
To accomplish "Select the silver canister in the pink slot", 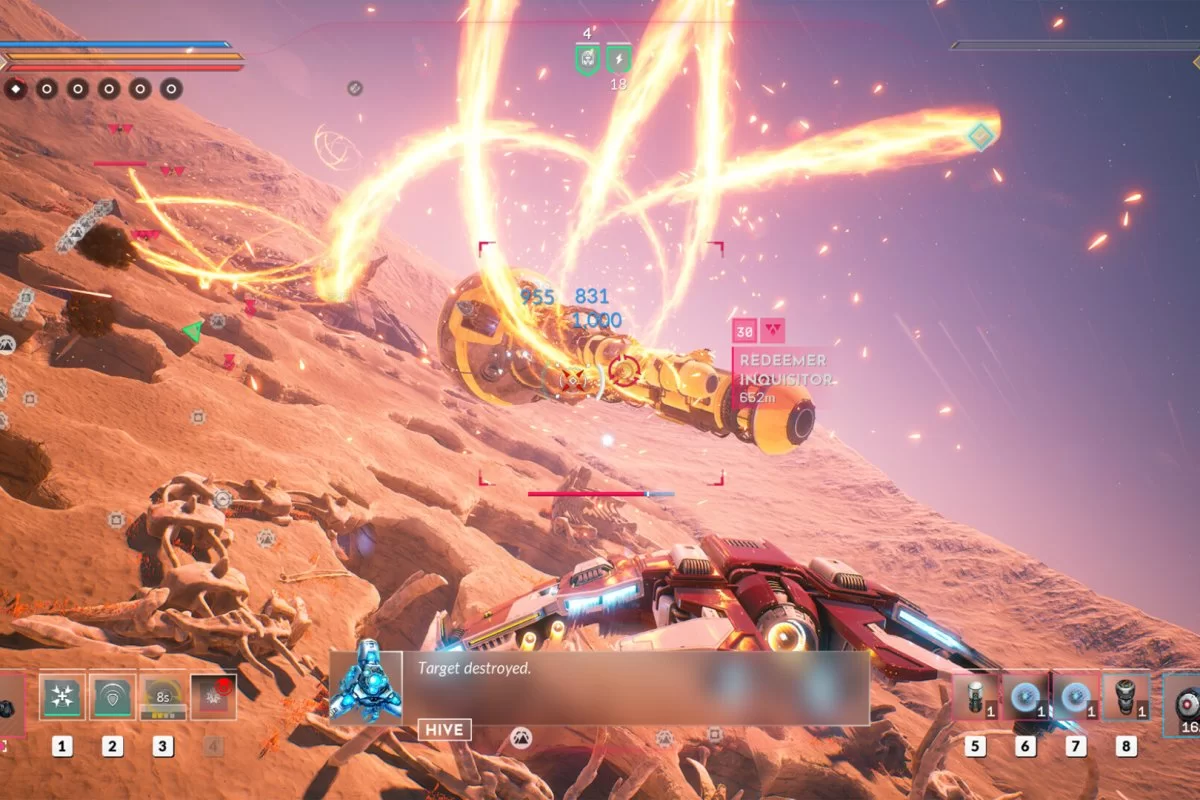I will [x=975, y=696].
